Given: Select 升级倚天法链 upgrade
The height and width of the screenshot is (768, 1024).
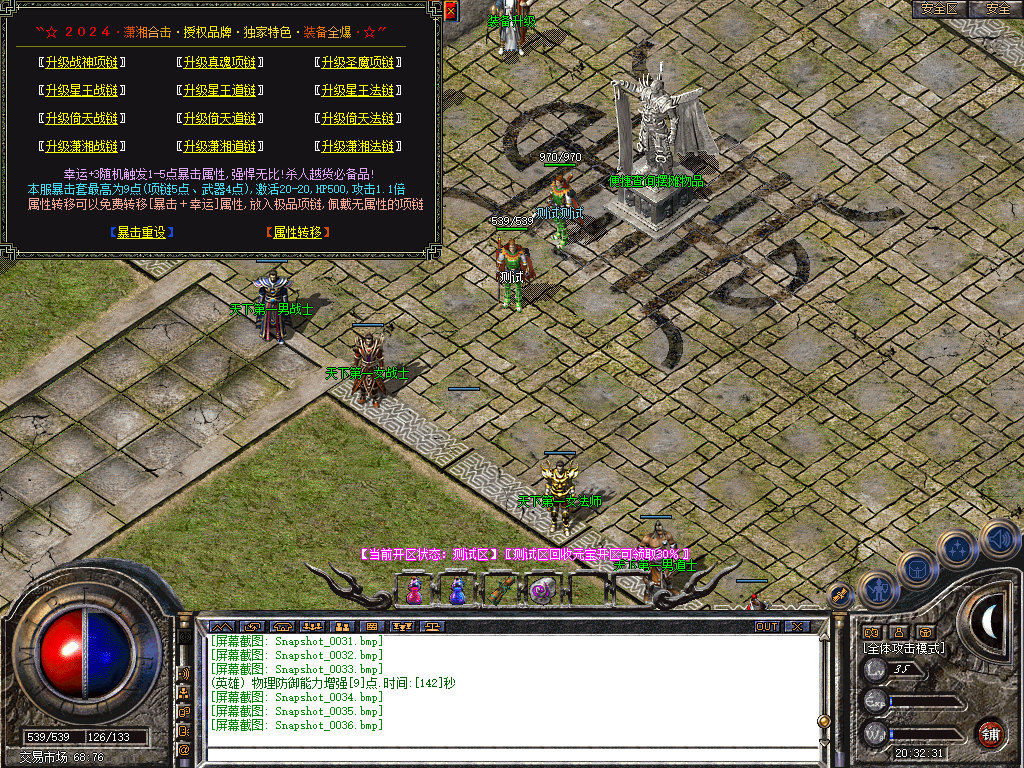Looking at the screenshot, I should coord(357,118).
